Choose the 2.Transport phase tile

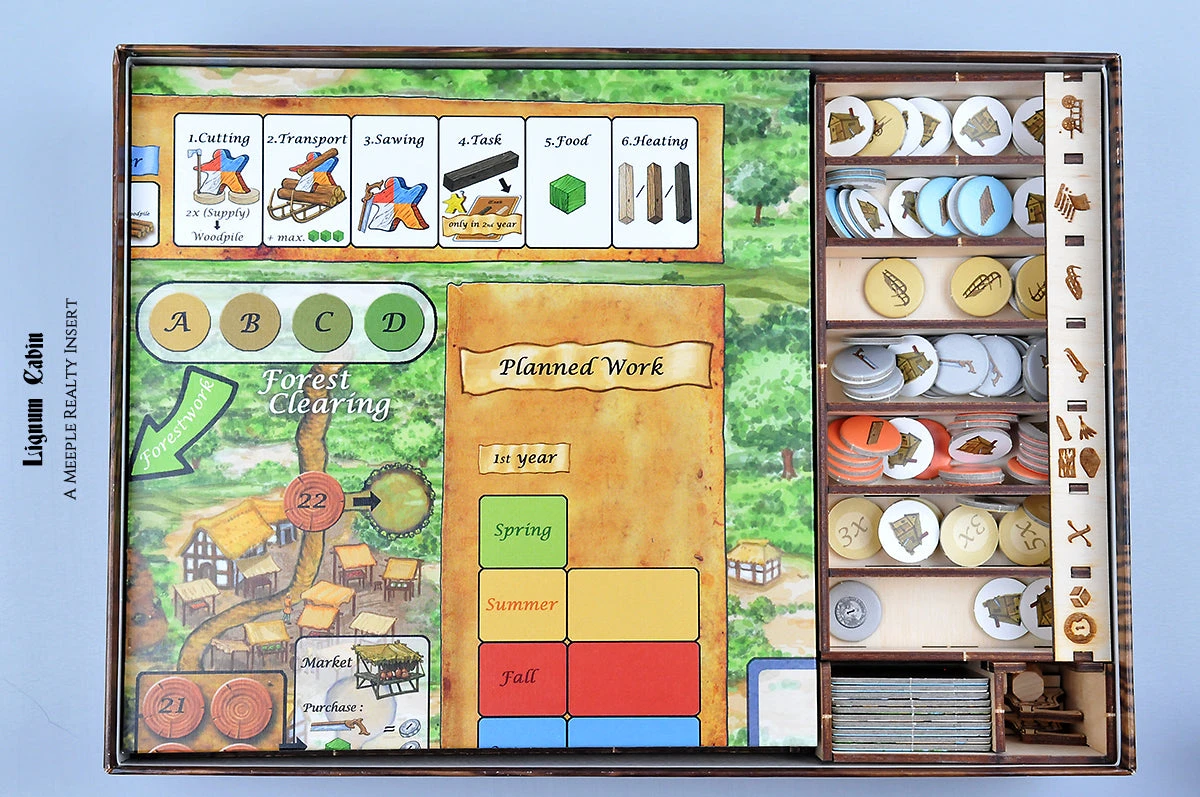306,181
